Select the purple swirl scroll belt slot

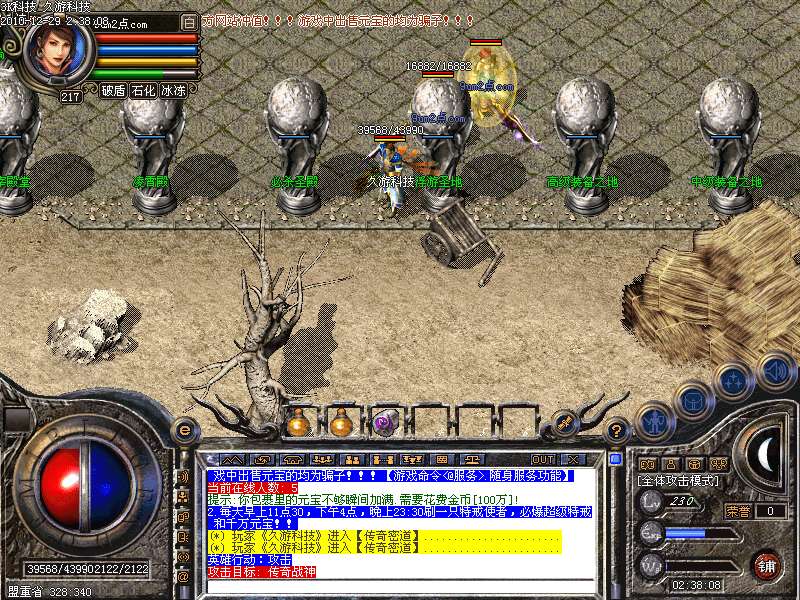[384, 423]
